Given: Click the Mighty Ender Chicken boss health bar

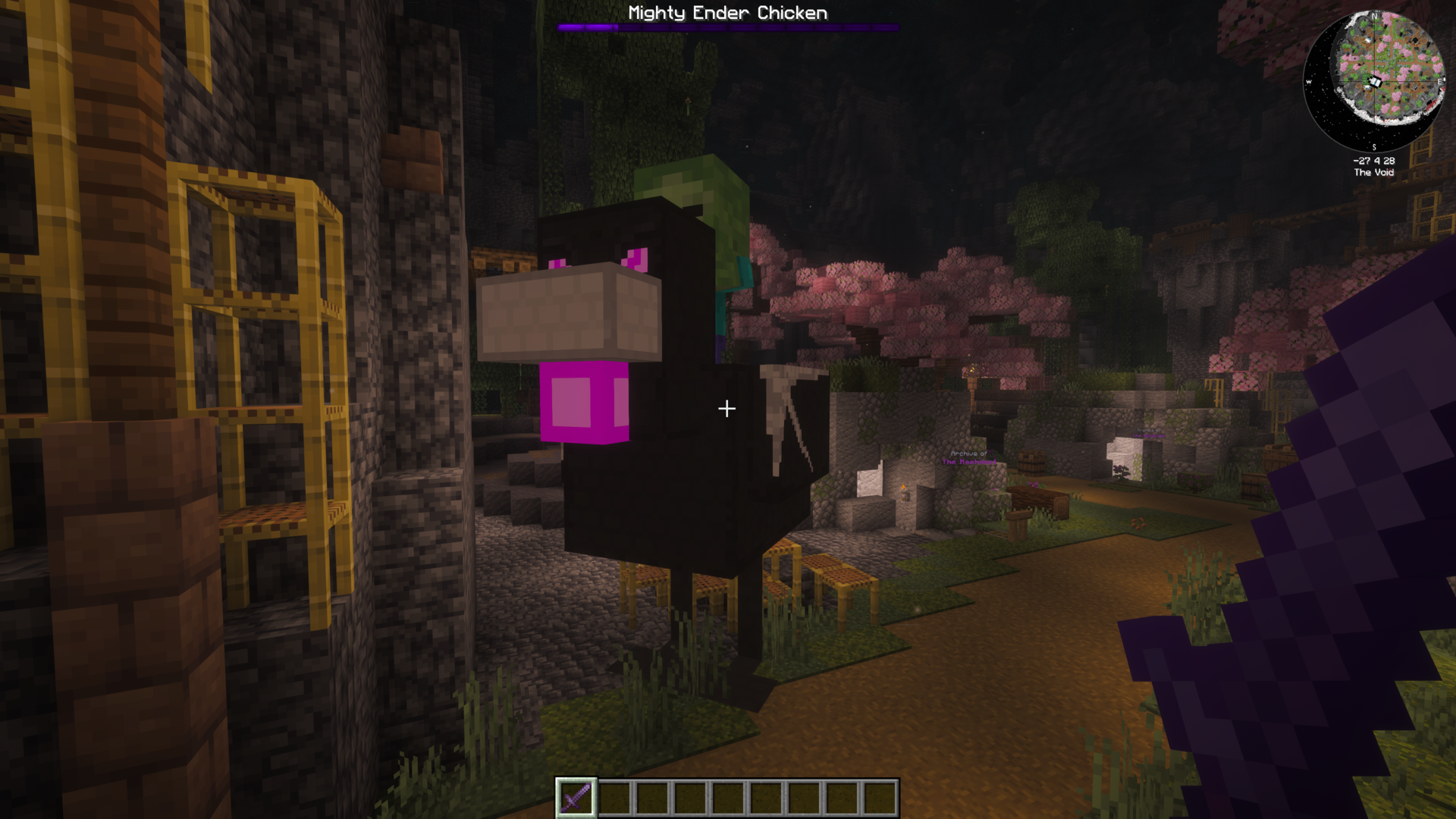Looking at the screenshot, I should [x=726, y=27].
